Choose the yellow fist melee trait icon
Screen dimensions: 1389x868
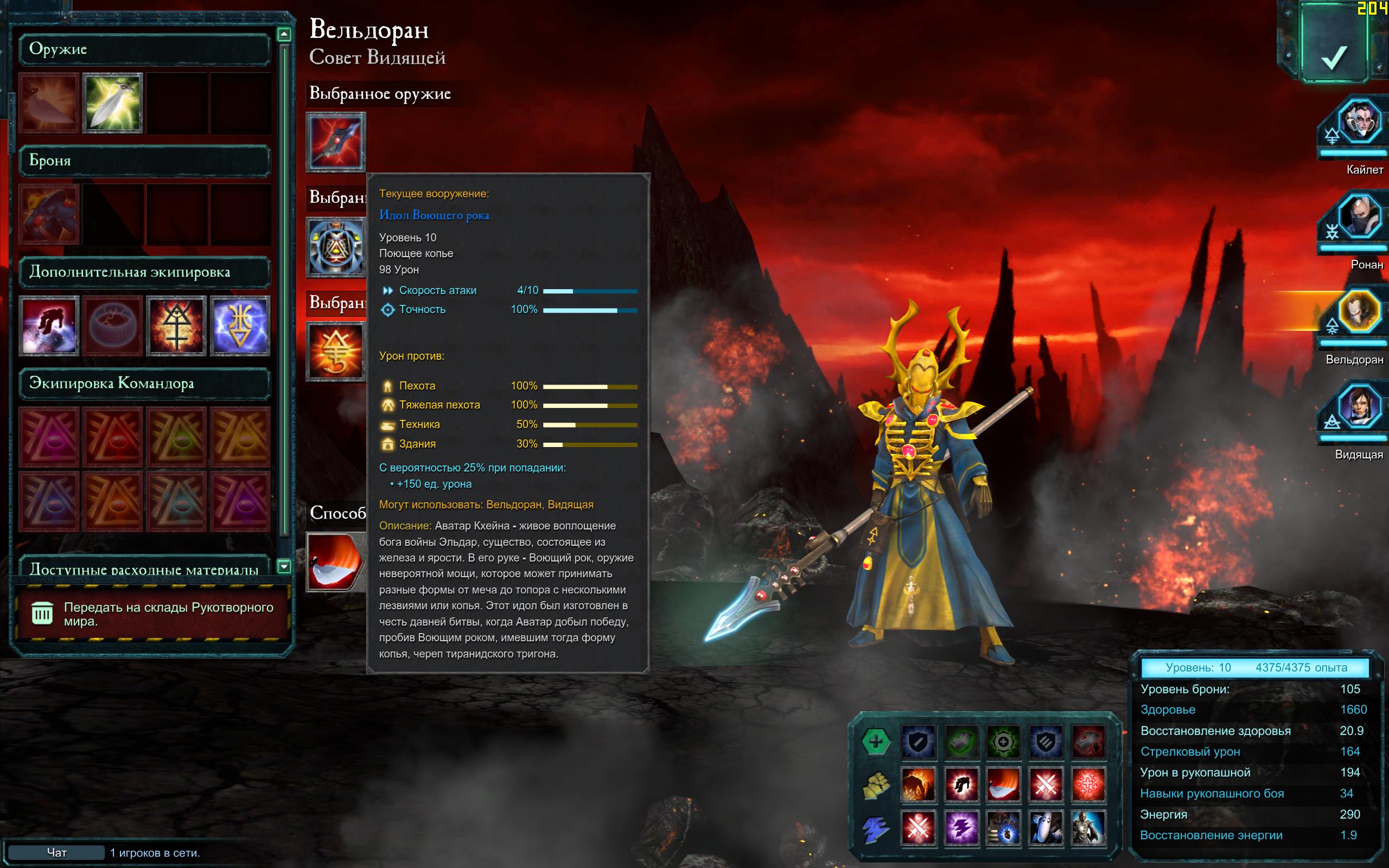tap(875, 785)
